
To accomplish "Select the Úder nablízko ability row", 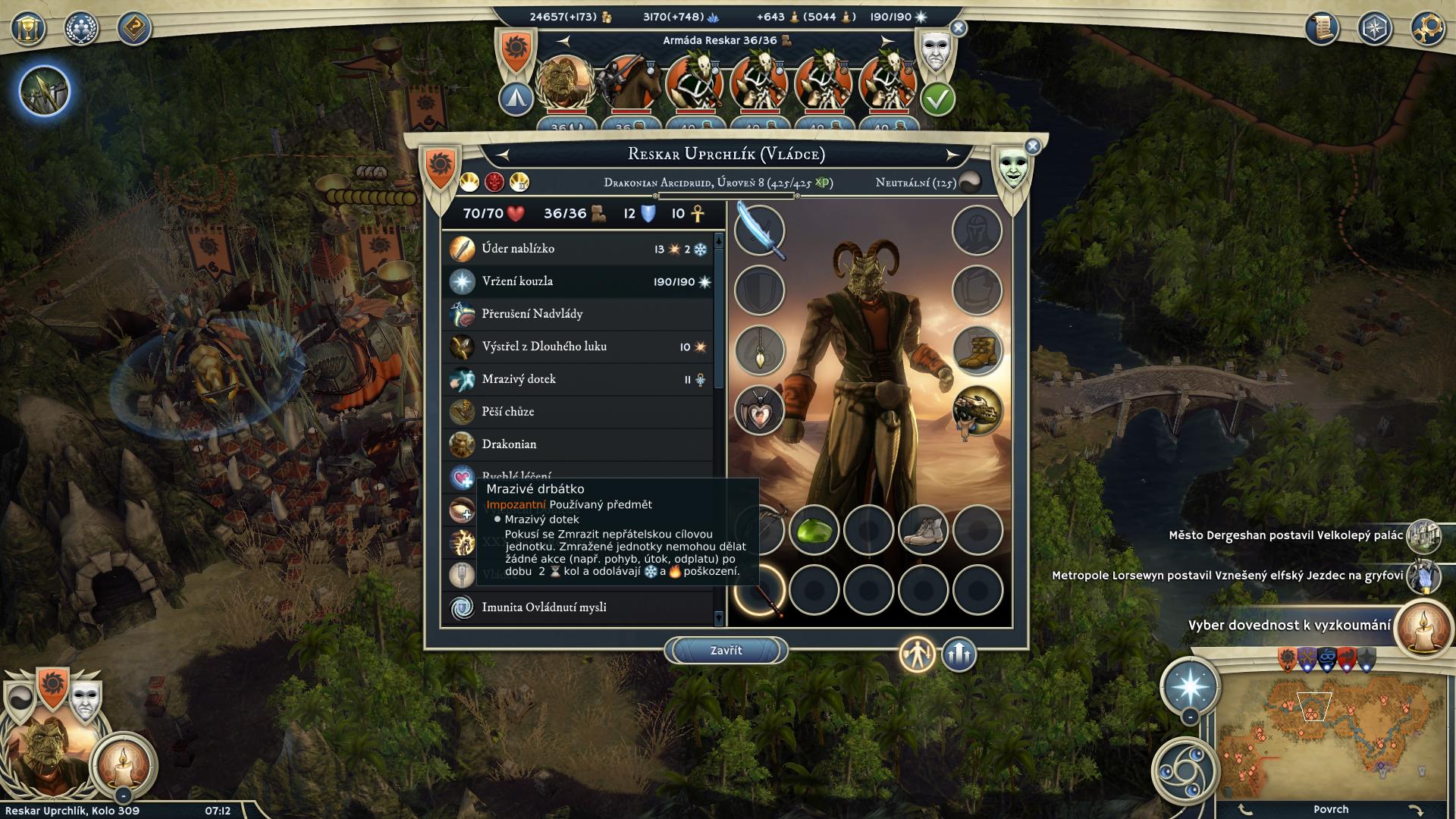I will [x=578, y=249].
